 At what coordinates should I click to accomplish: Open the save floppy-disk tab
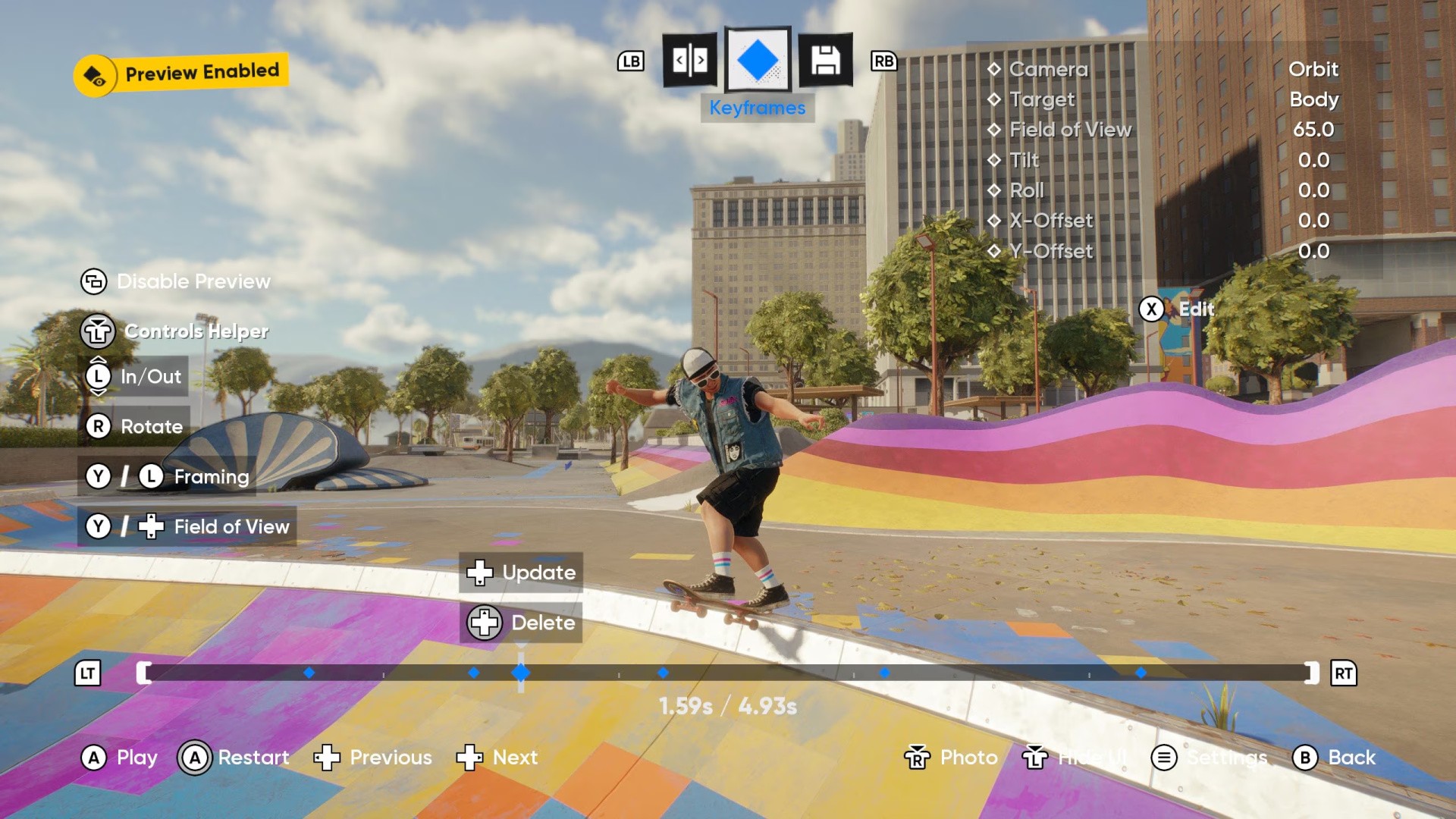pyautogui.click(x=825, y=60)
